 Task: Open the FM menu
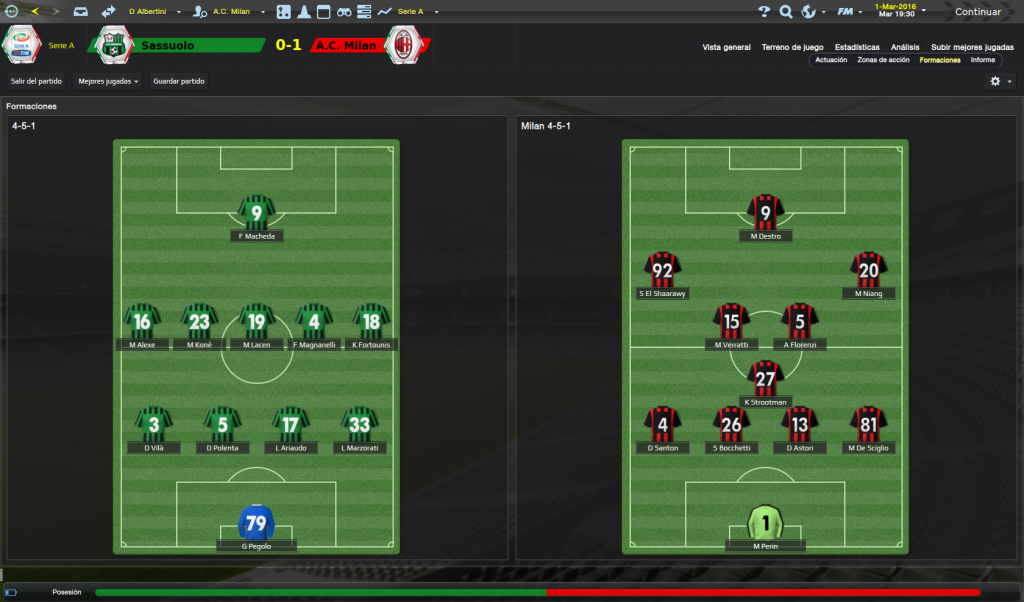point(849,12)
